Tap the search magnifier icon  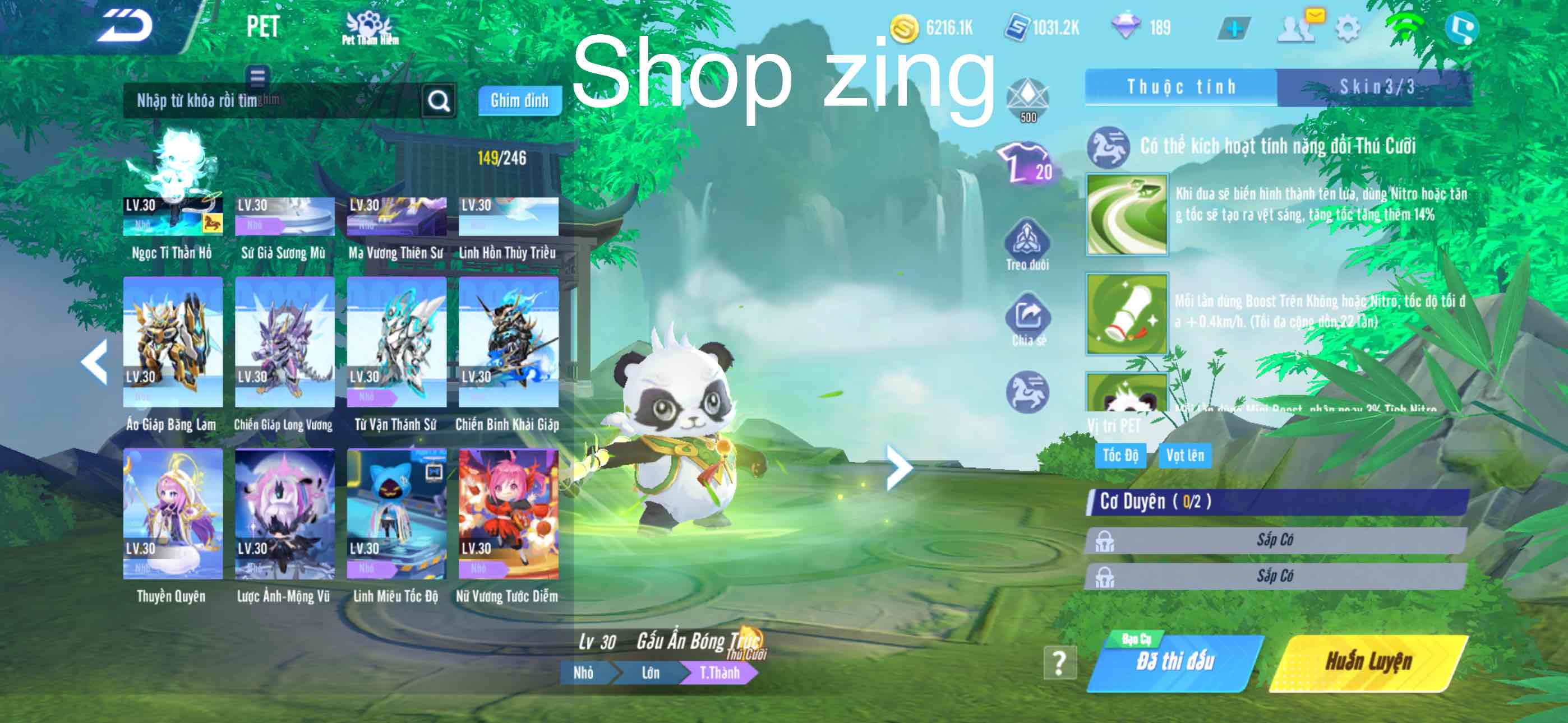[x=439, y=100]
